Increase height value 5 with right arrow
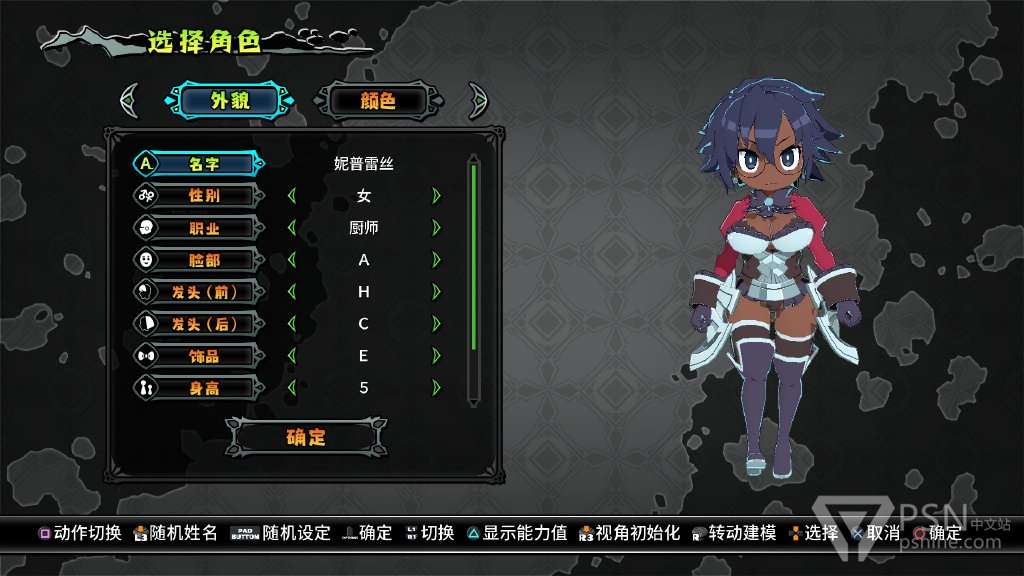This screenshot has height=576, width=1024. coord(436,387)
